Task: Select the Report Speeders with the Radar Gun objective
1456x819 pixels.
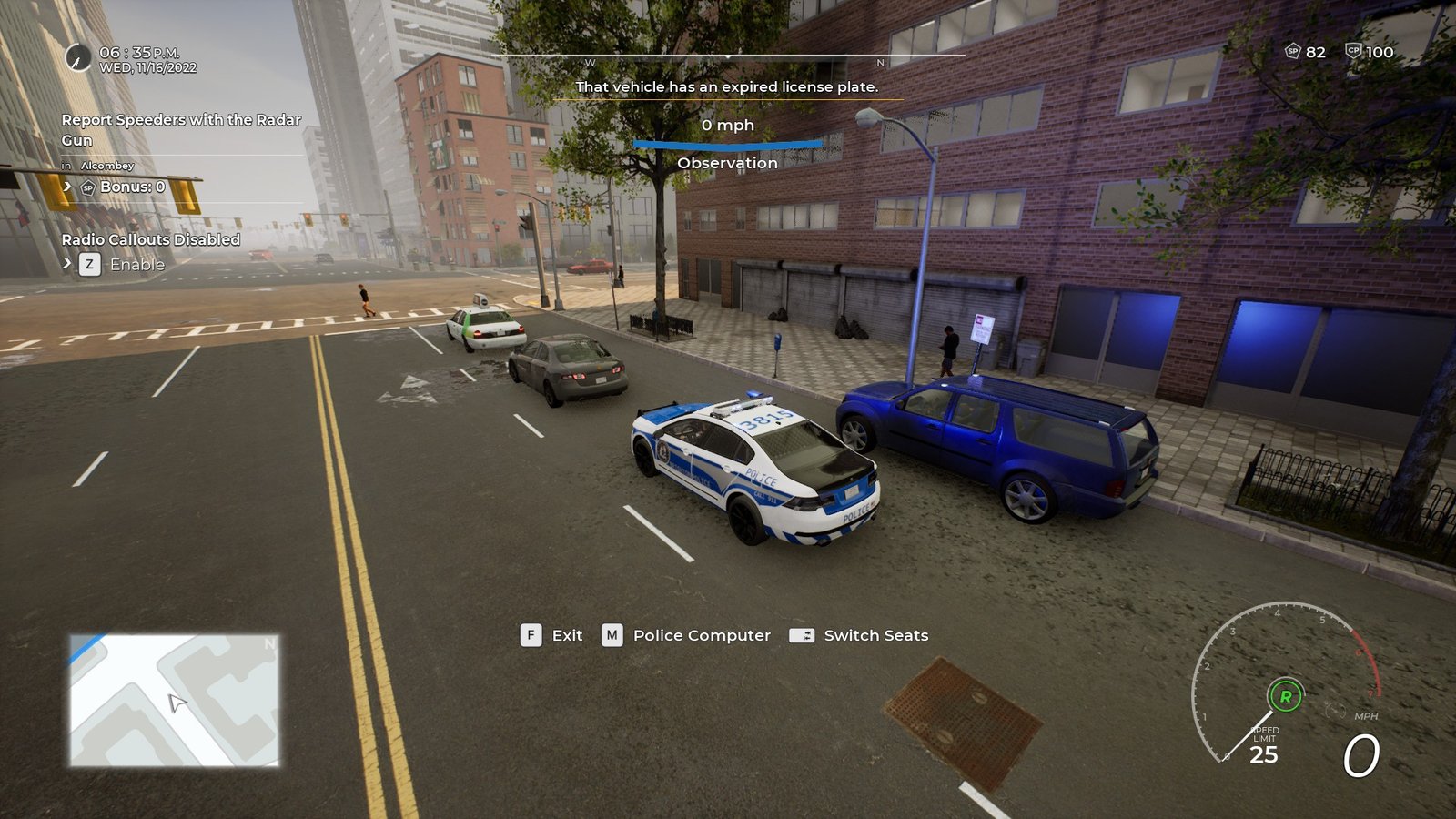Action: 181,129
